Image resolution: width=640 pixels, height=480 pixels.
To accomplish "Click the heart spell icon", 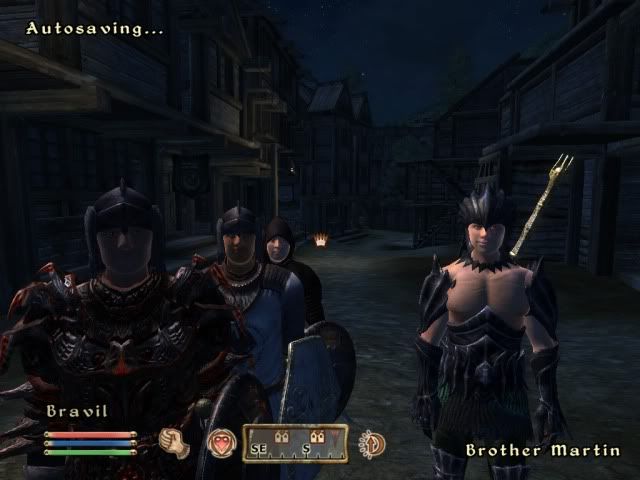I will (220, 443).
